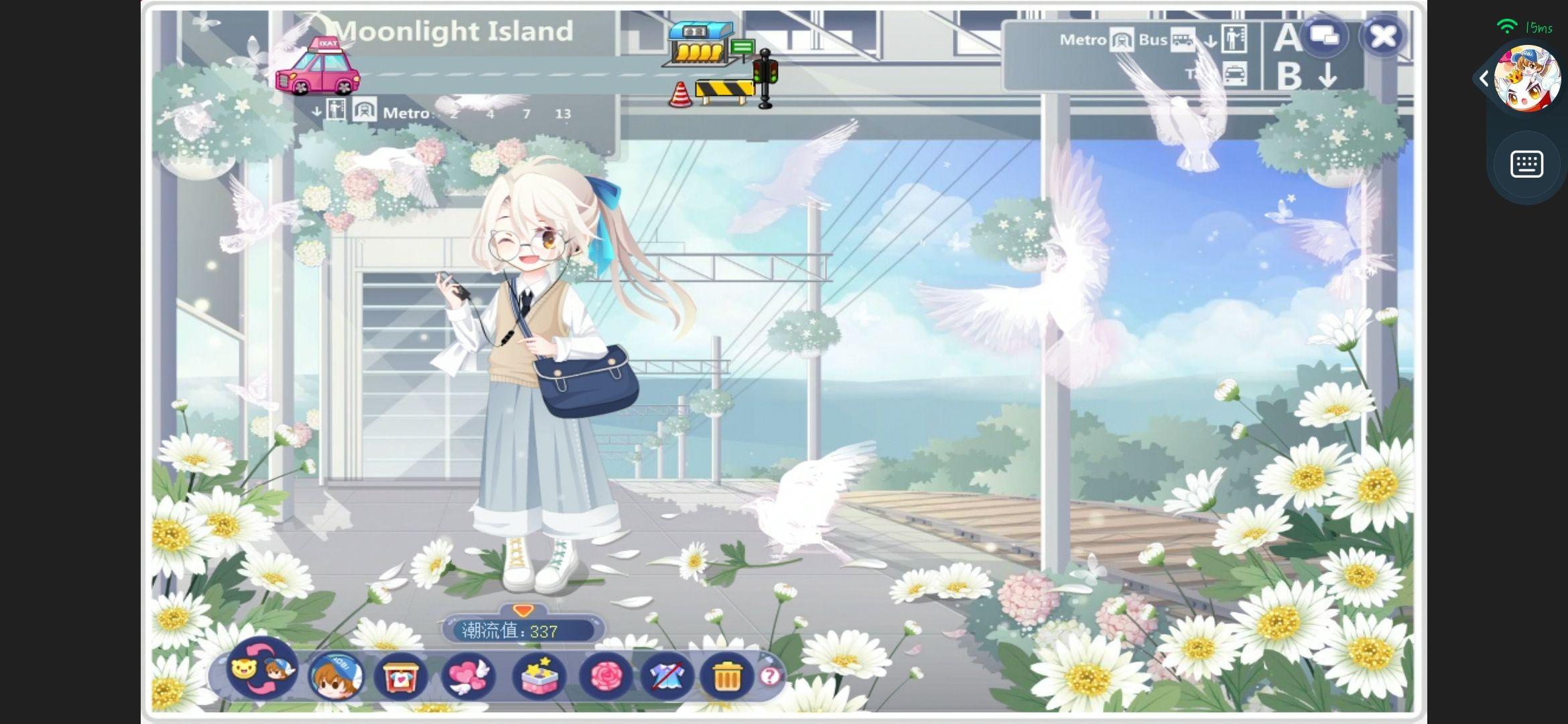Close the dress-up window with X

click(x=1383, y=36)
